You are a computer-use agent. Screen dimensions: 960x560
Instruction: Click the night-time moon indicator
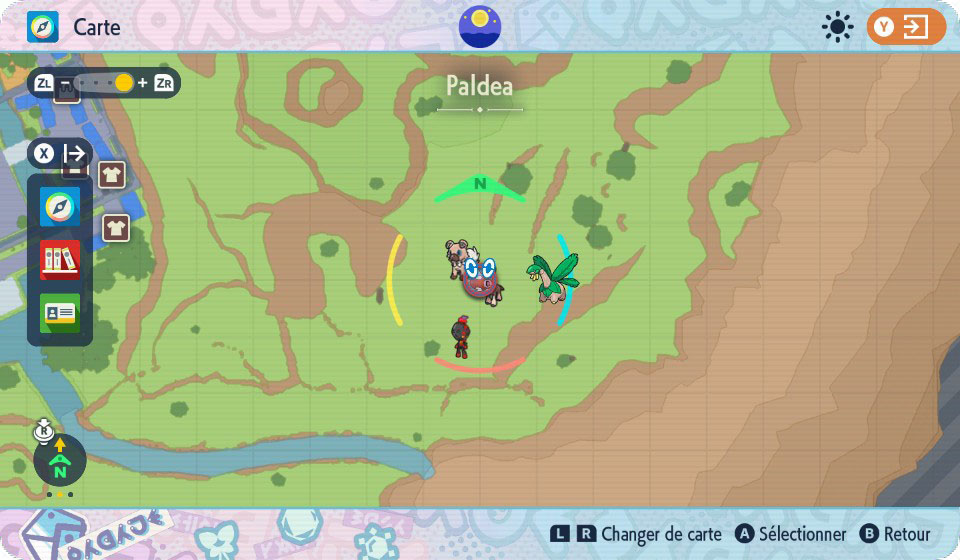480,26
